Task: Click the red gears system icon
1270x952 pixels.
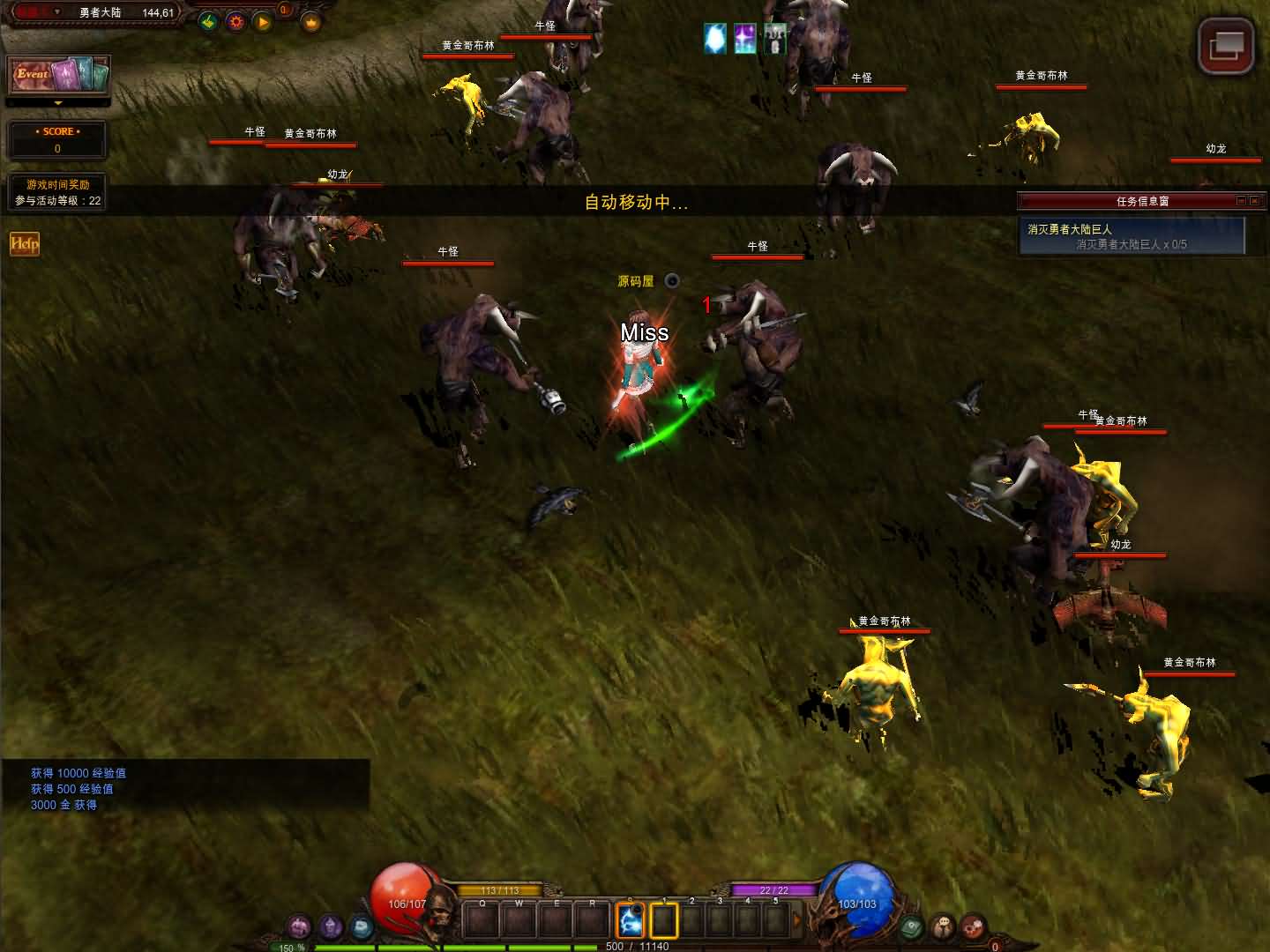Action: click(973, 926)
